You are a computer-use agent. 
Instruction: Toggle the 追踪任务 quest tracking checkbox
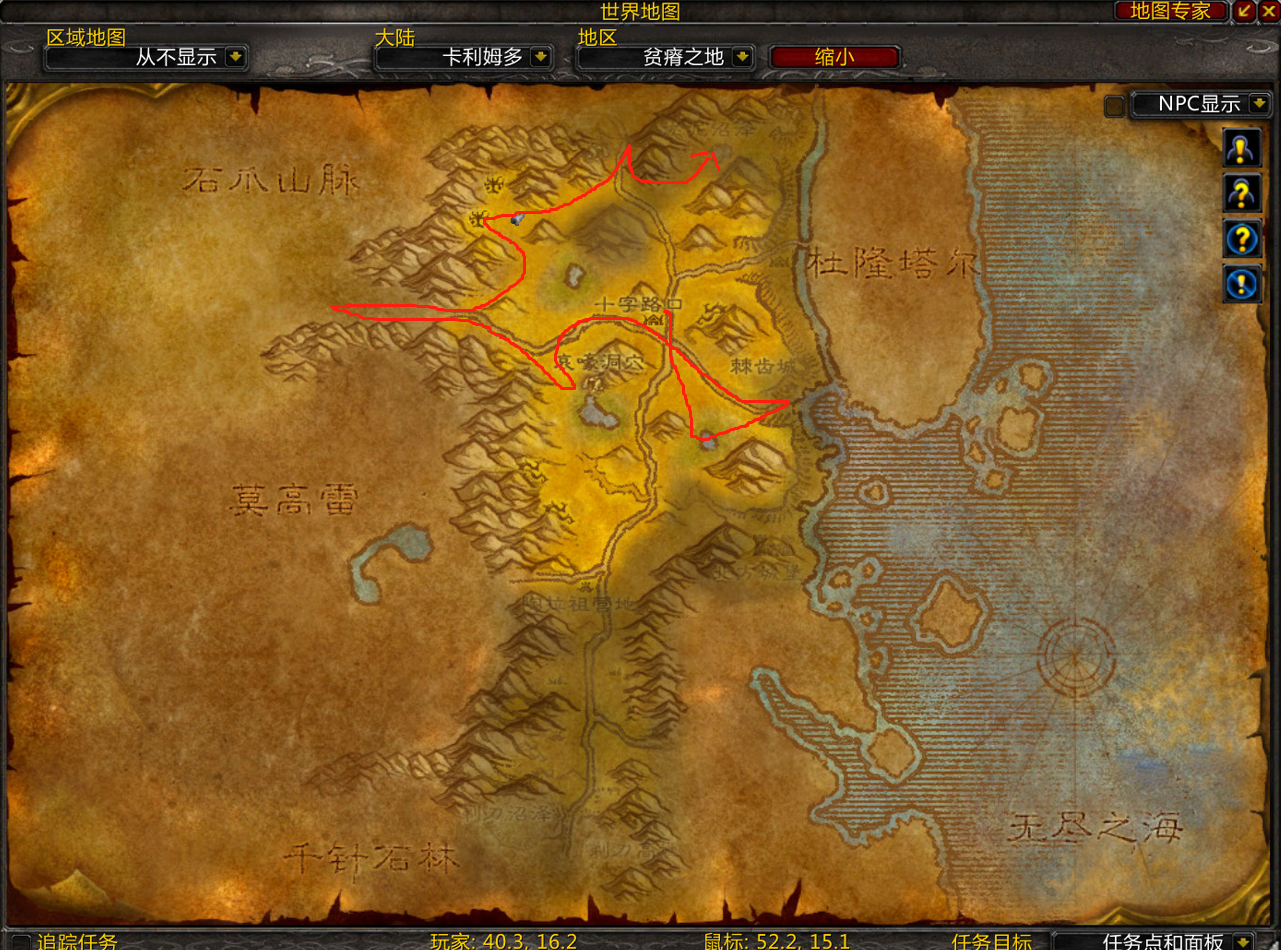click(x=20, y=942)
